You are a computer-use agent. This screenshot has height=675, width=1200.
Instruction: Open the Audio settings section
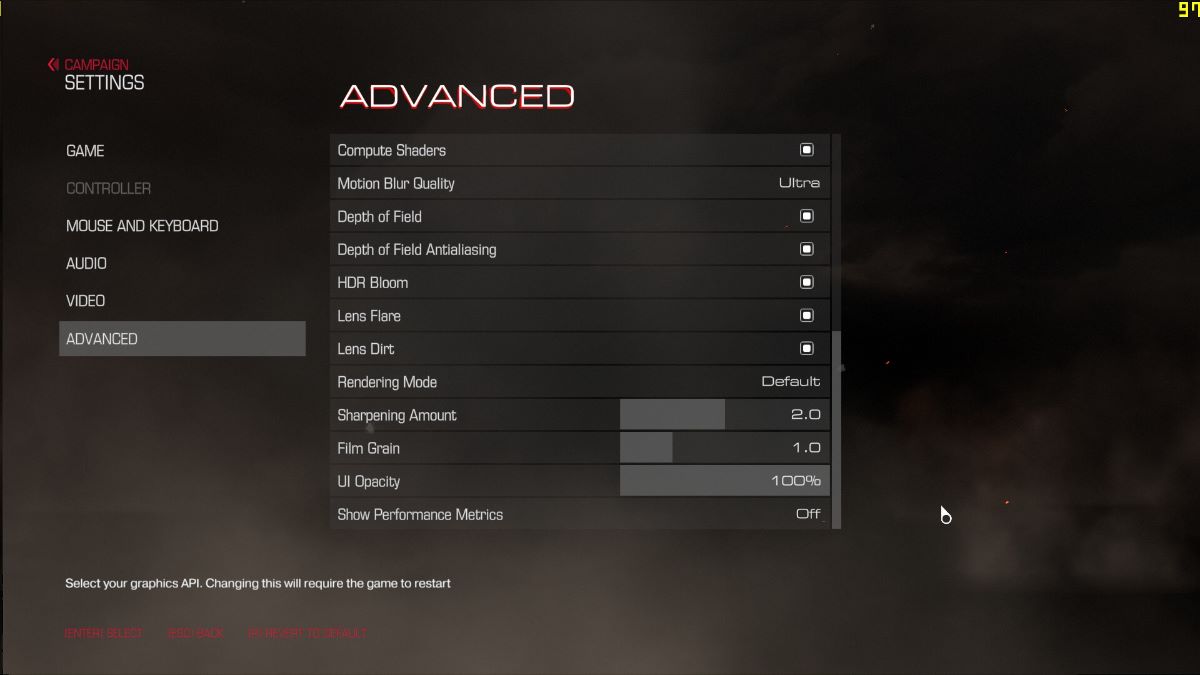coord(86,264)
